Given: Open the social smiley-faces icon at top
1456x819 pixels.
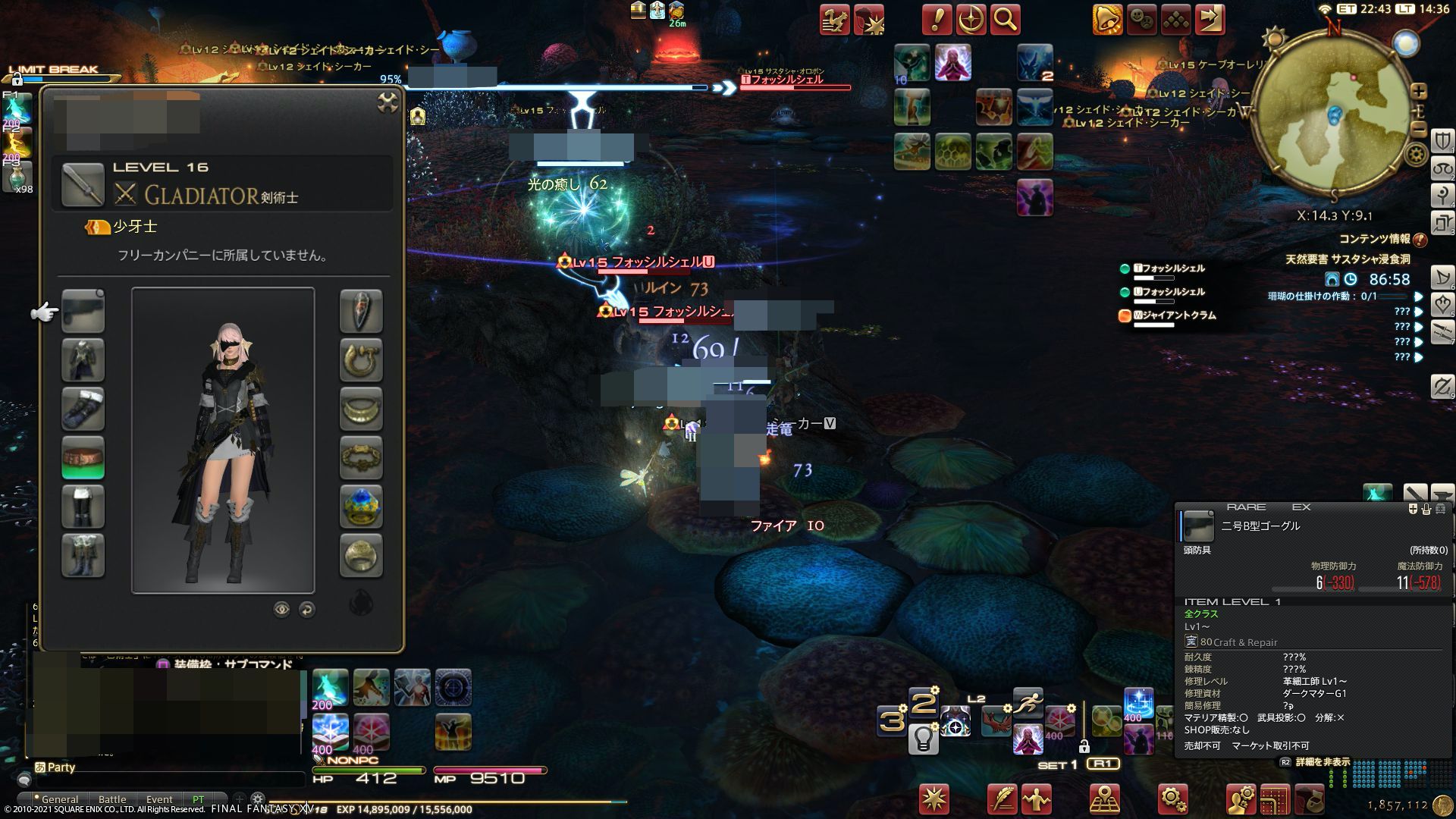Looking at the screenshot, I should pyautogui.click(x=1141, y=20).
